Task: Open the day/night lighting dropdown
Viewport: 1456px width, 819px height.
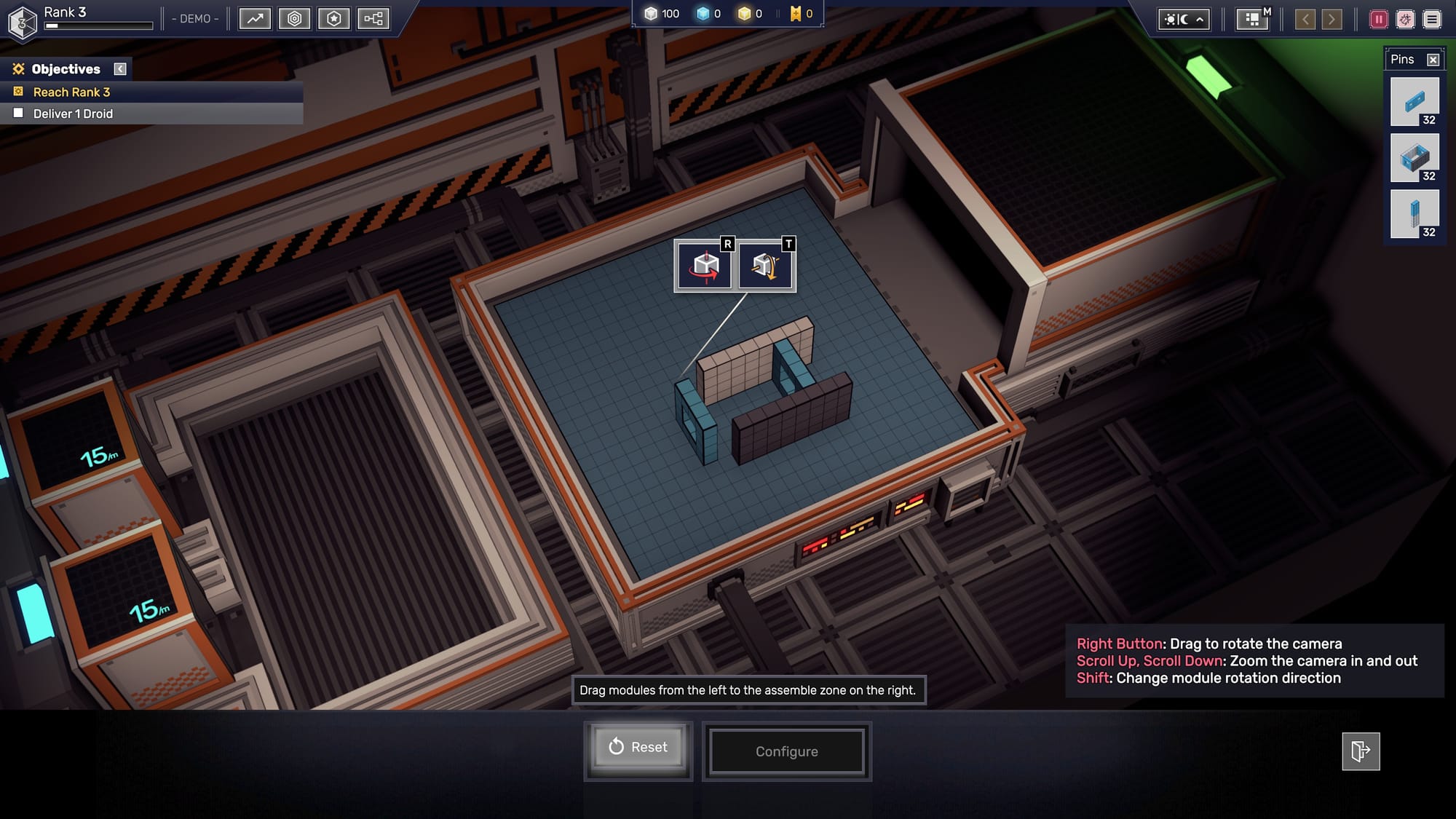Action: coord(1184,20)
